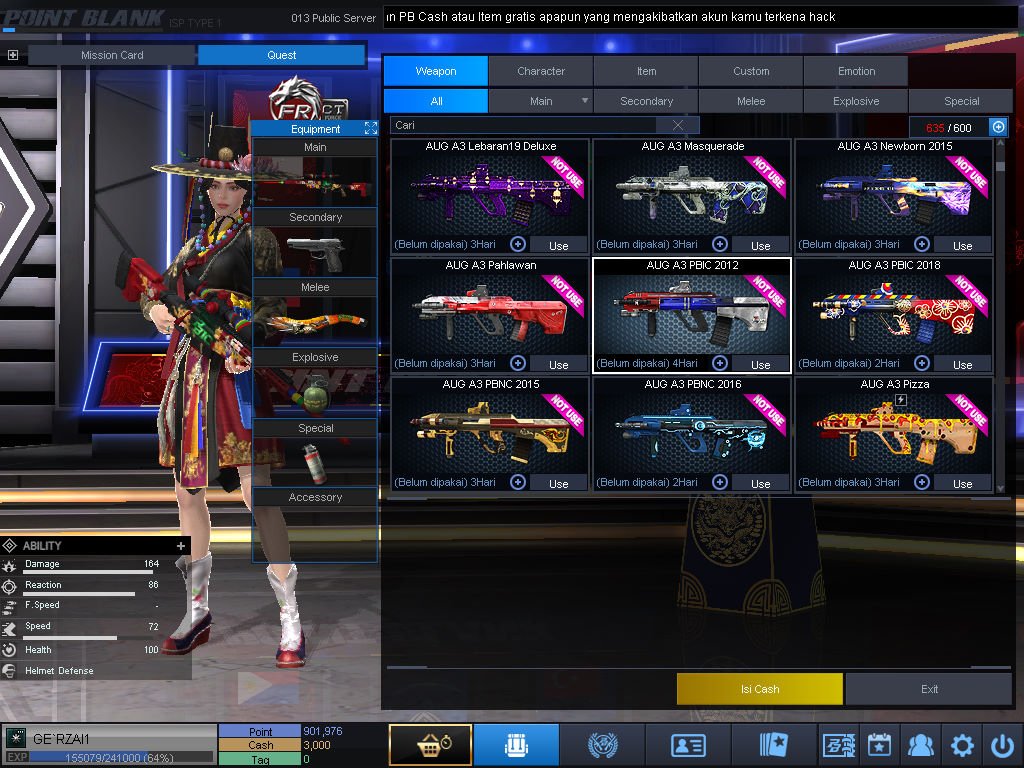Open the Mission Card tab

click(112, 55)
